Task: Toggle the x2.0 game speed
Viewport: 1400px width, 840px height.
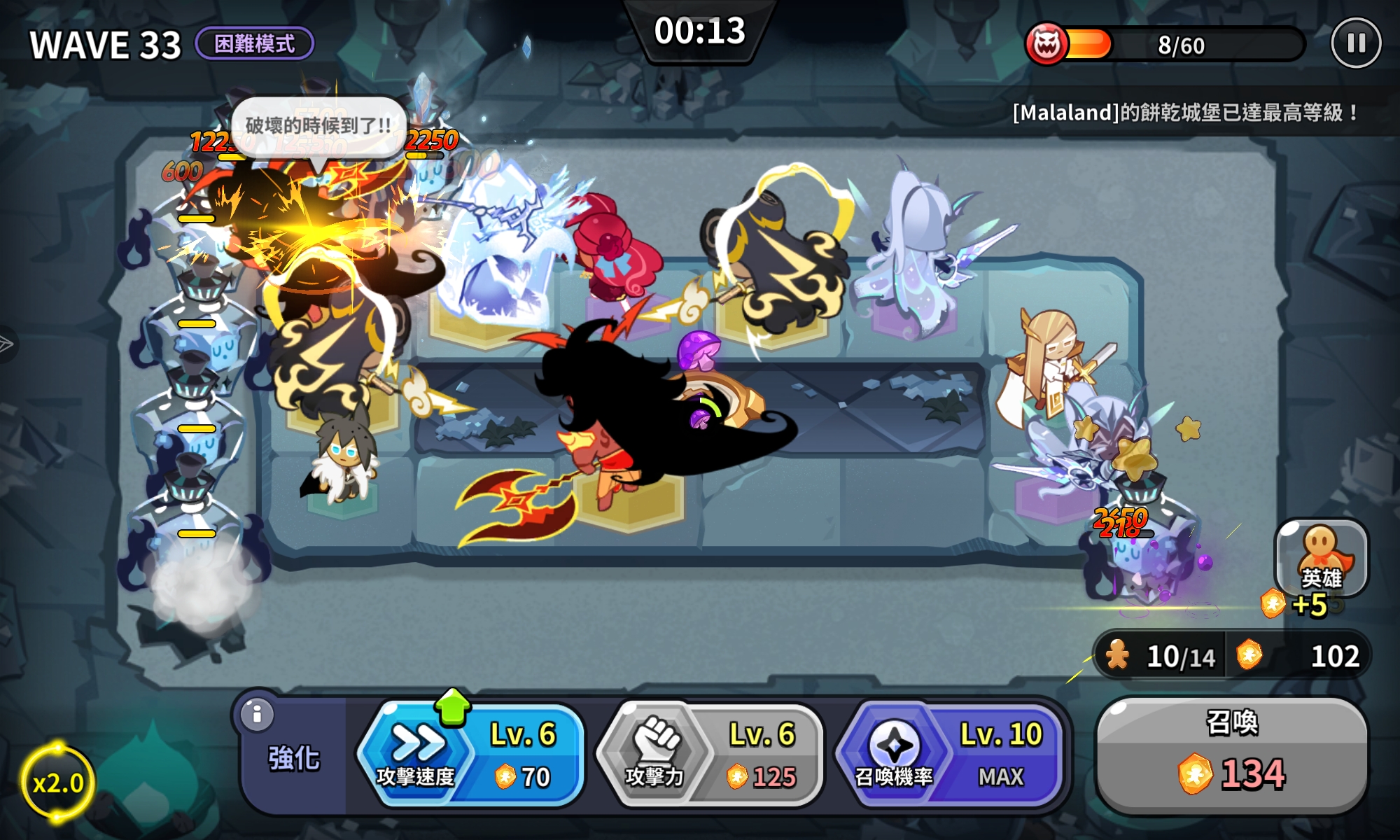Action: [57, 782]
